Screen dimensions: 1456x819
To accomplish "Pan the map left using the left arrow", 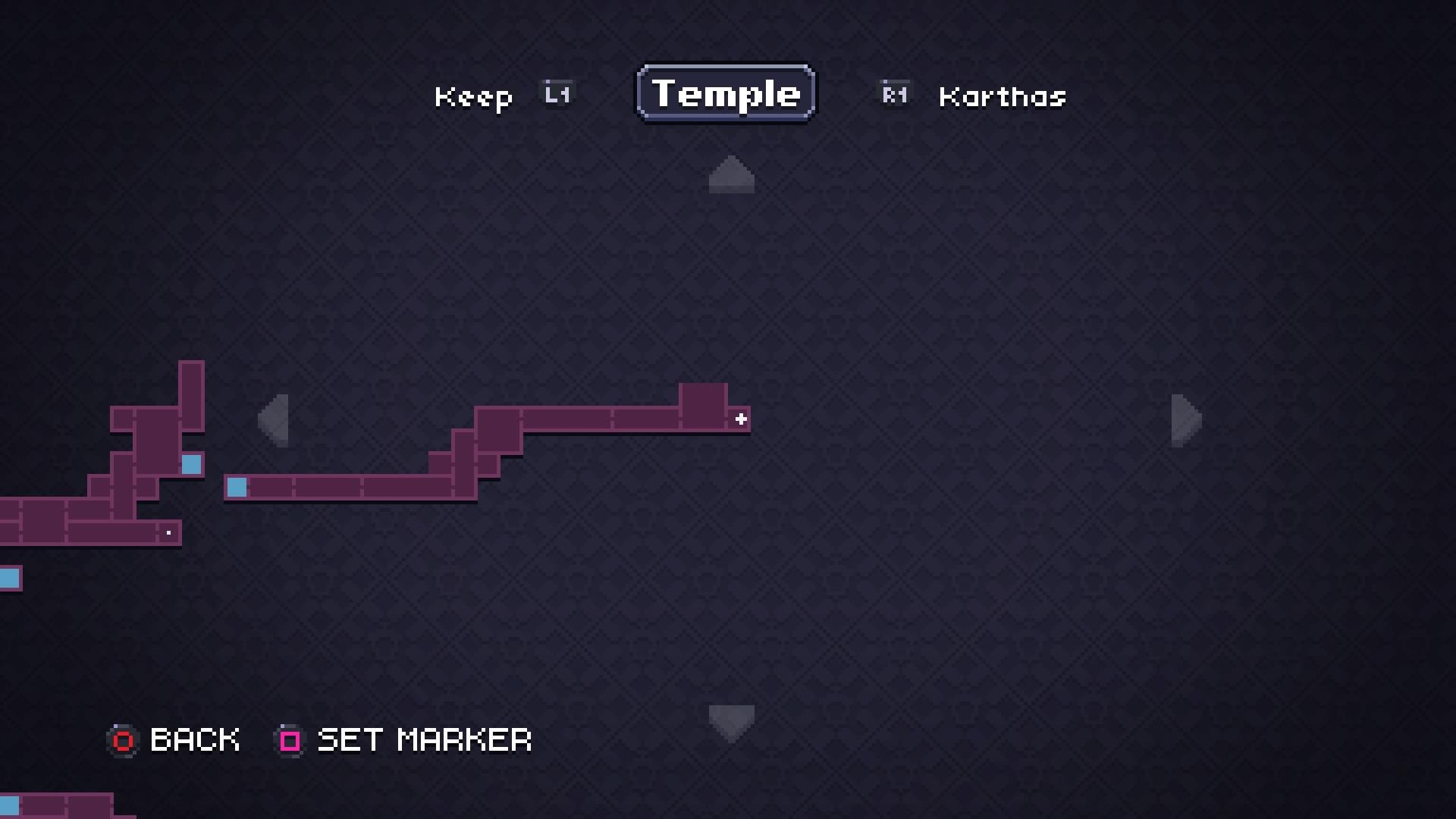I will tap(275, 420).
